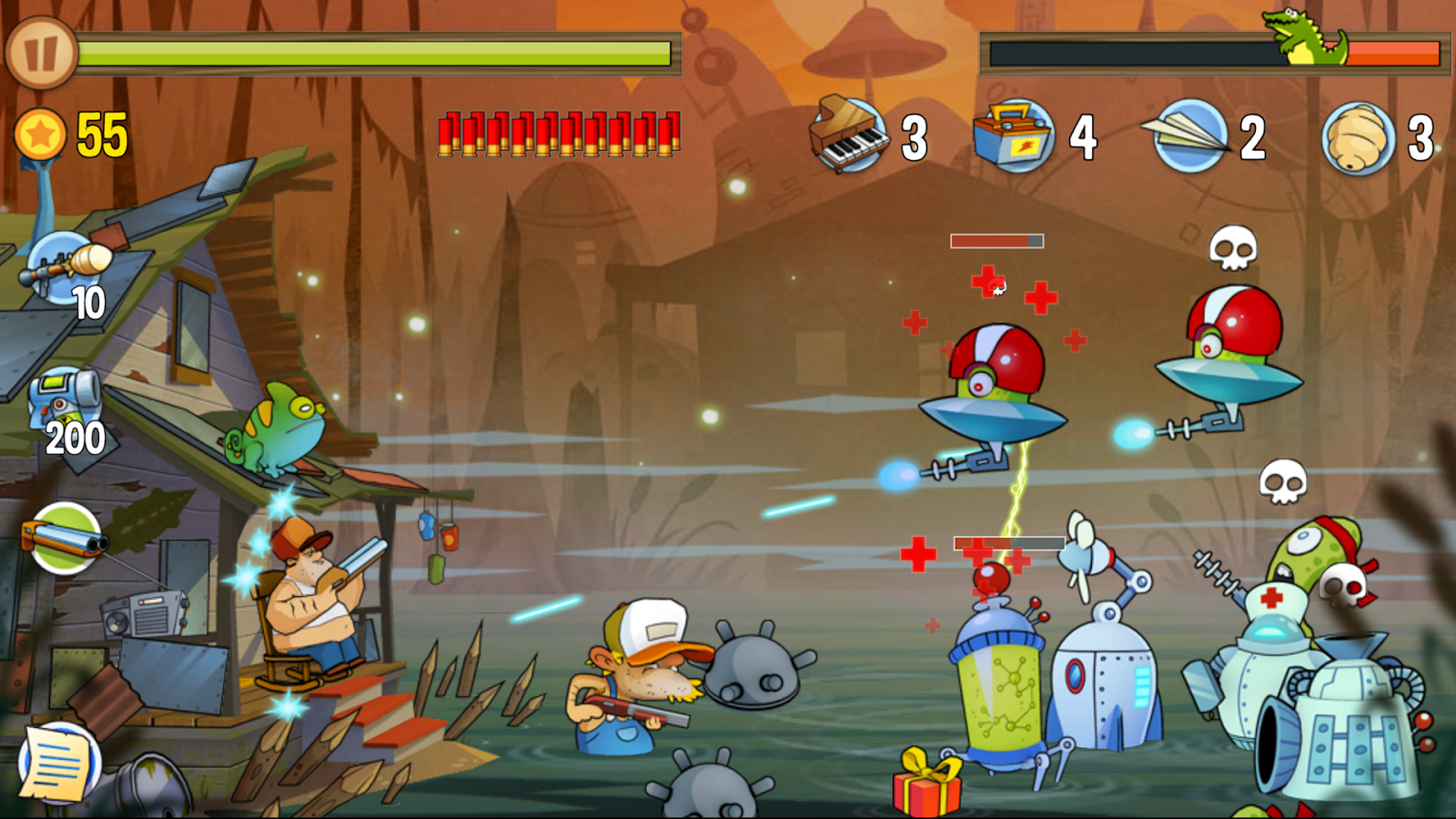Switch to the shotgun weapon
This screenshot has width=1456, height=819.
(x=64, y=540)
